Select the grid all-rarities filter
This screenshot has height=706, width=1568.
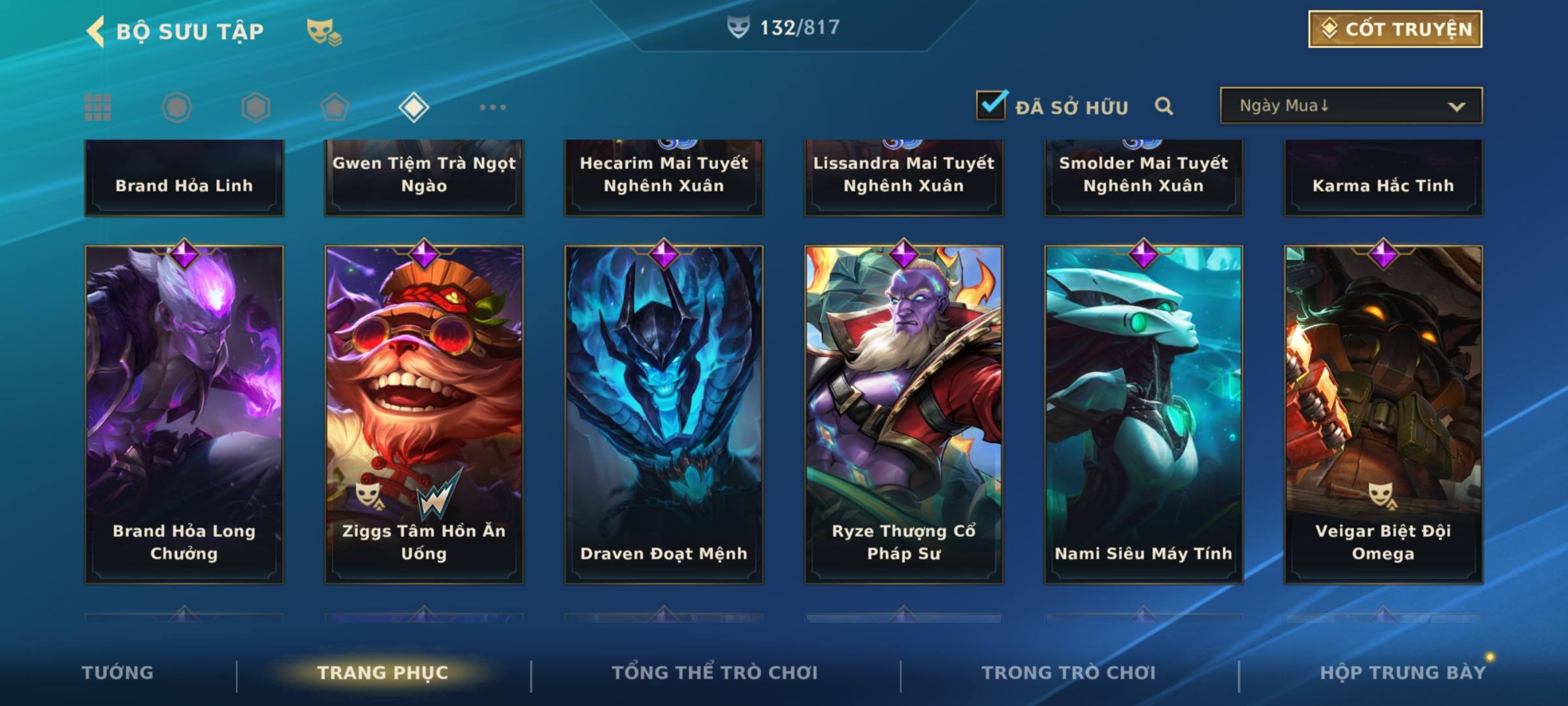98,107
